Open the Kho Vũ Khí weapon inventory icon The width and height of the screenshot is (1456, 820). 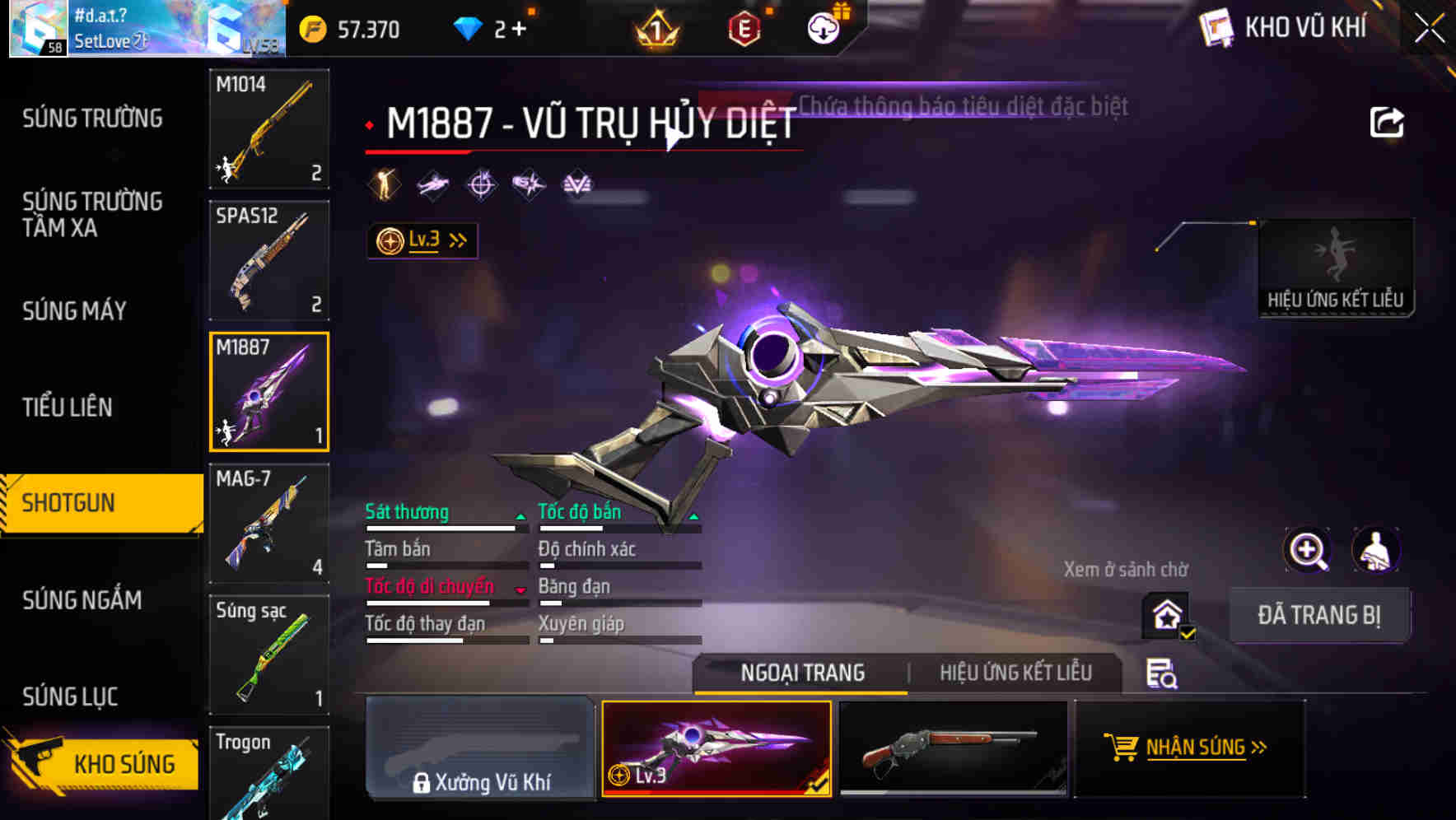(1217, 27)
